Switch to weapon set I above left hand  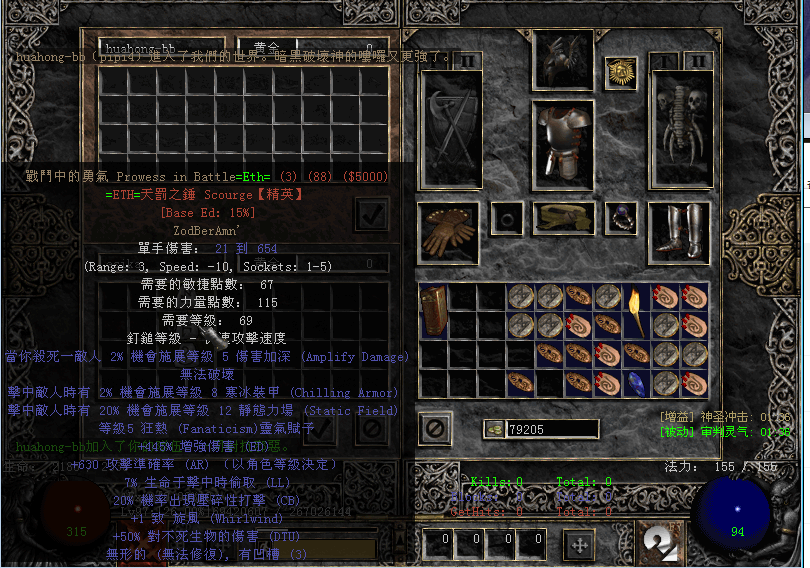coord(437,61)
